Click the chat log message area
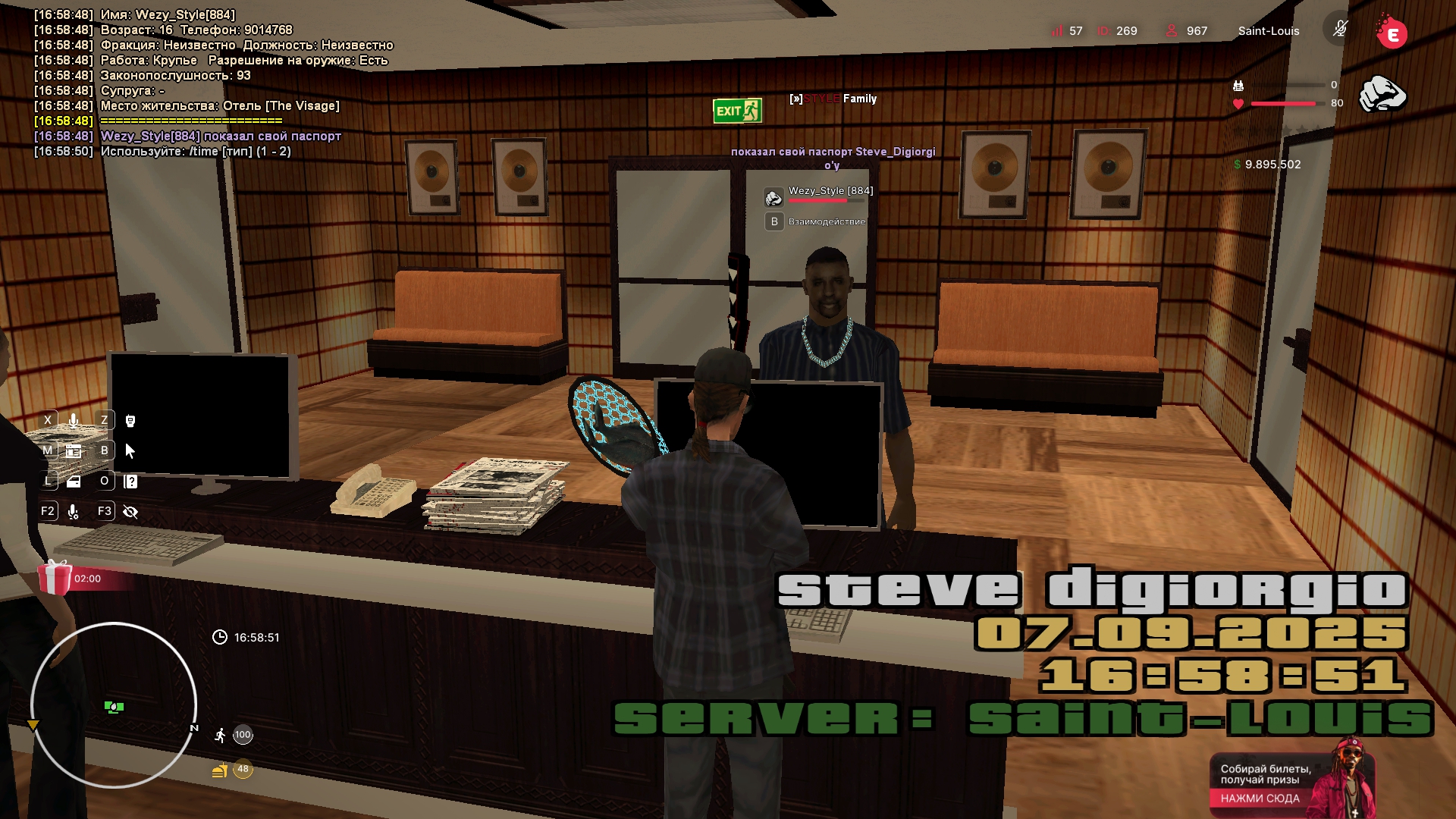Image resolution: width=1456 pixels, height=819 pixels. point(212,83)
